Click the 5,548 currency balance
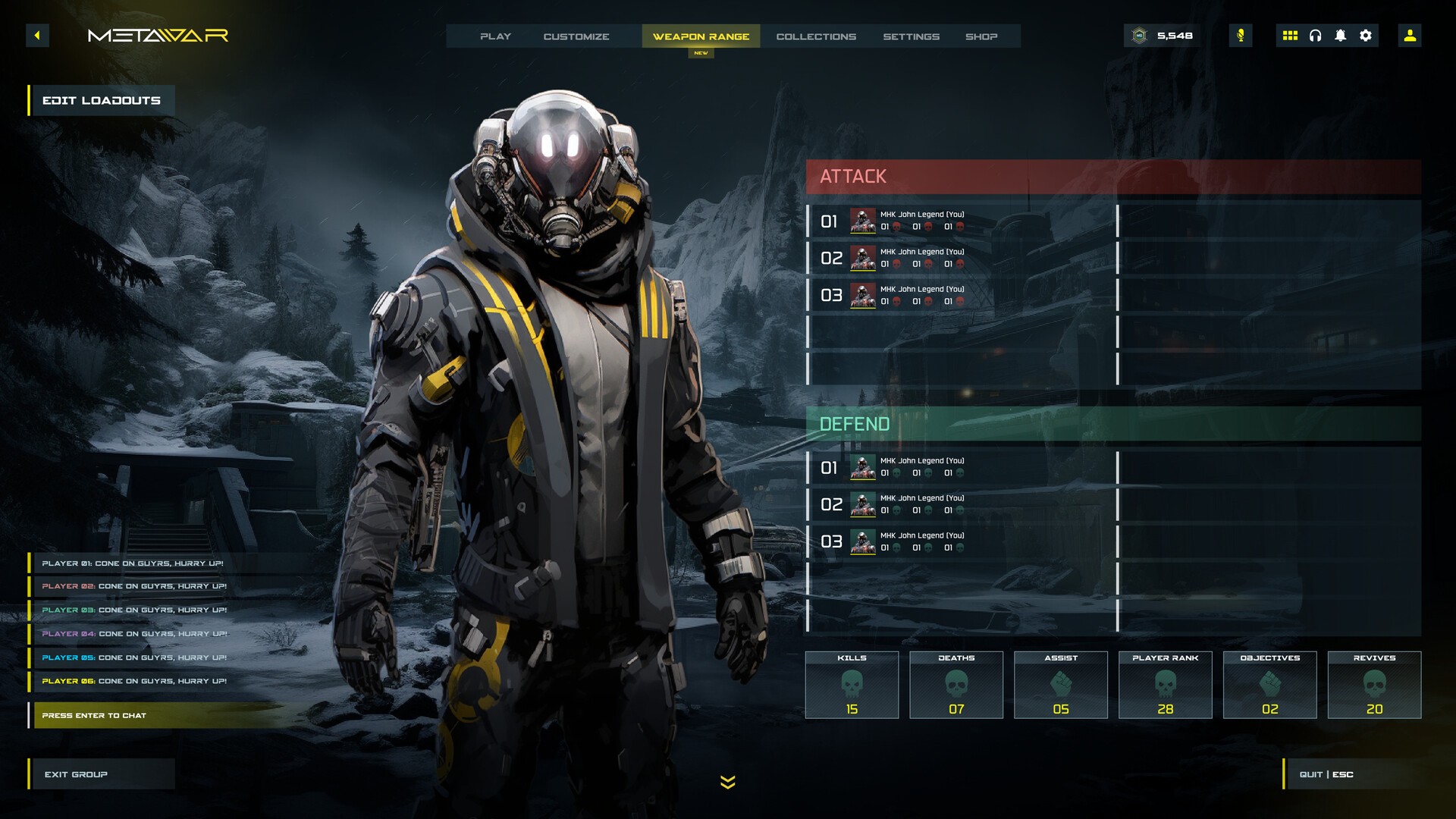 click(x=1163, y=36)
